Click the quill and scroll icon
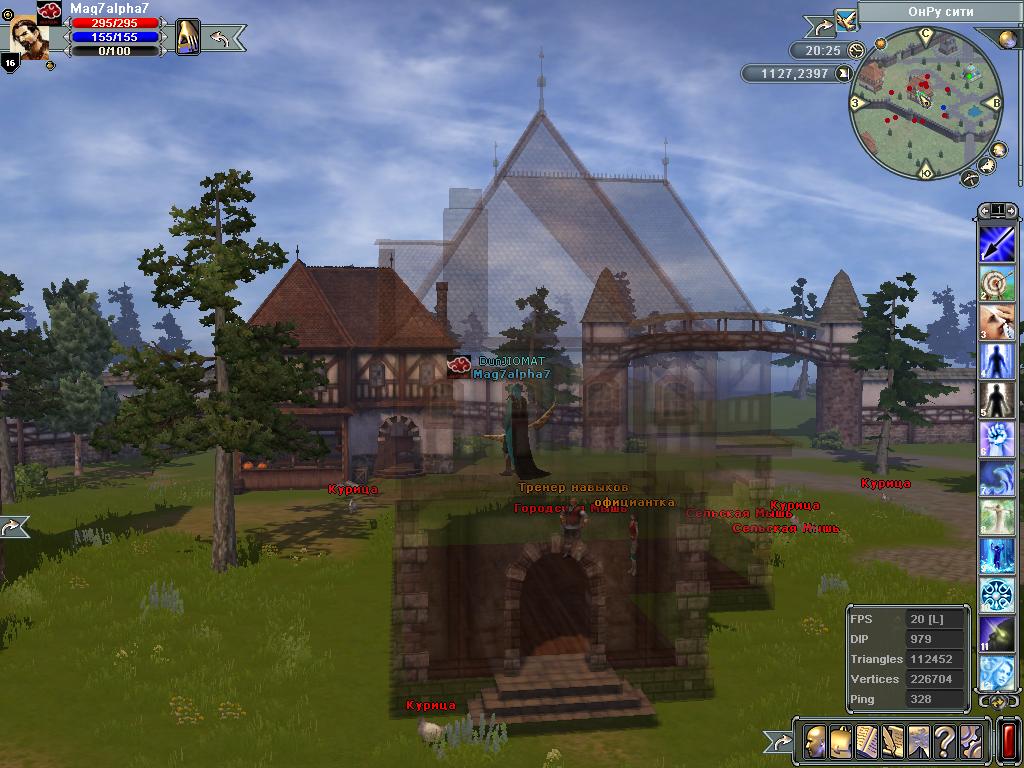Image resolution: width=1024 pixels, height=768 pixels. click(x=890, y=742)
